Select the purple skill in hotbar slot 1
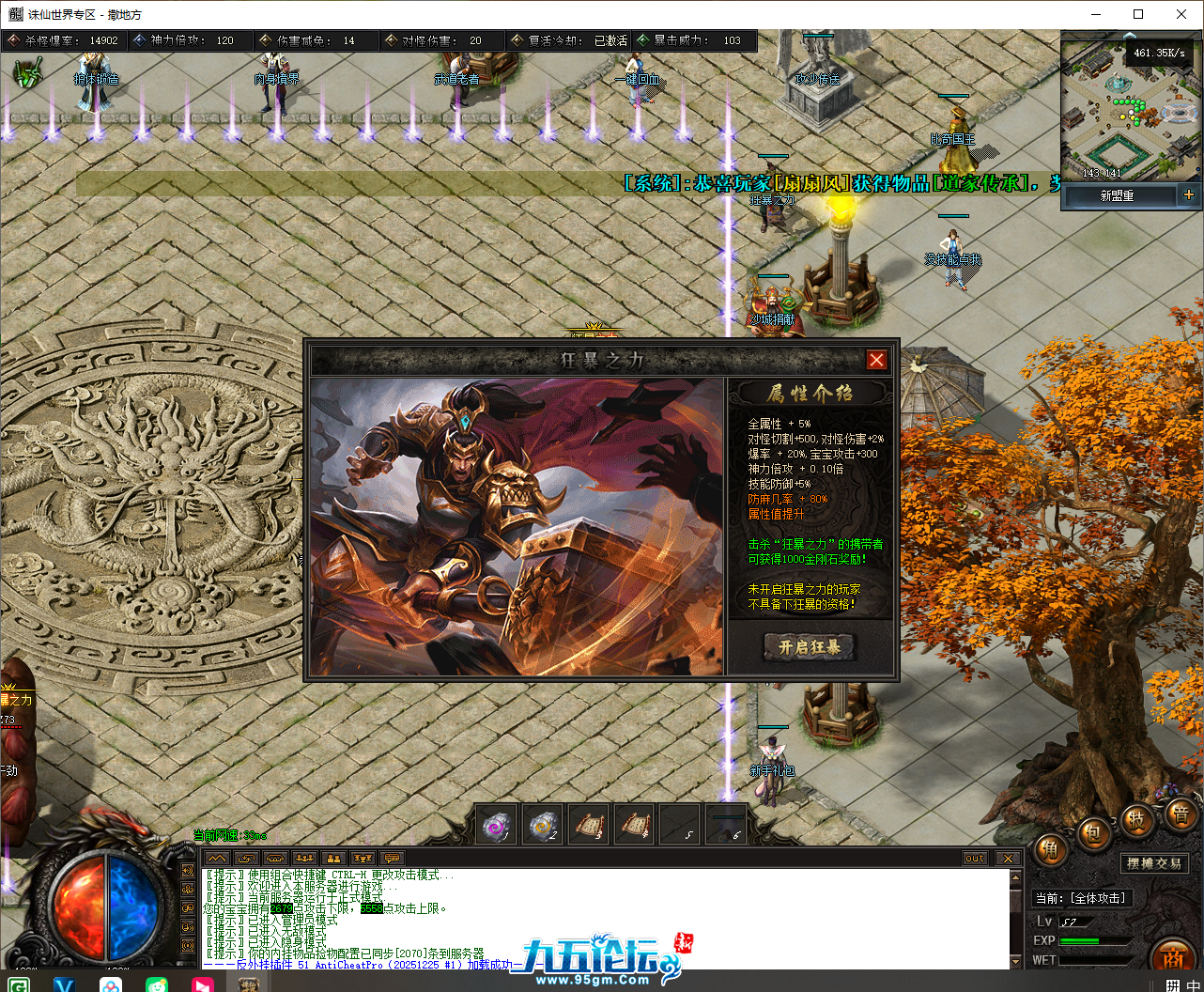 click(495, 822)
